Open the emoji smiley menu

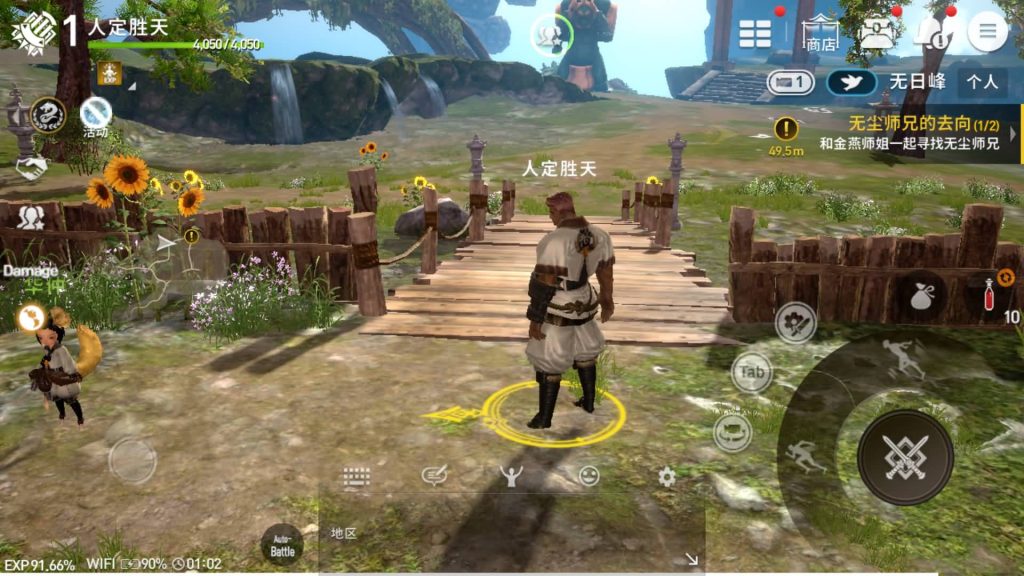pyautogui.click(x=589, y=476)
